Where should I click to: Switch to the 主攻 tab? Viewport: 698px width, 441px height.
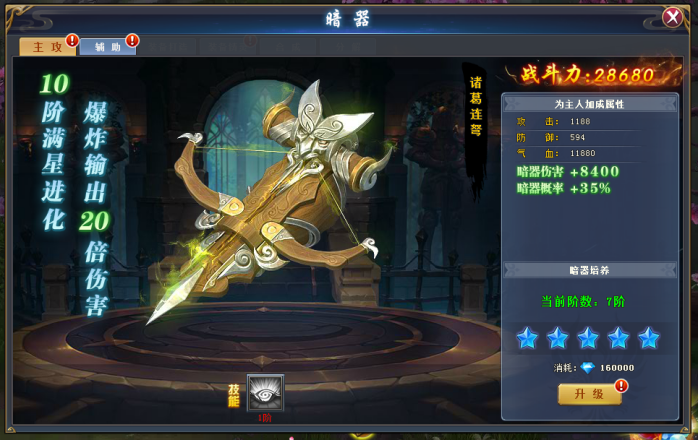click(x=47, y=47)
